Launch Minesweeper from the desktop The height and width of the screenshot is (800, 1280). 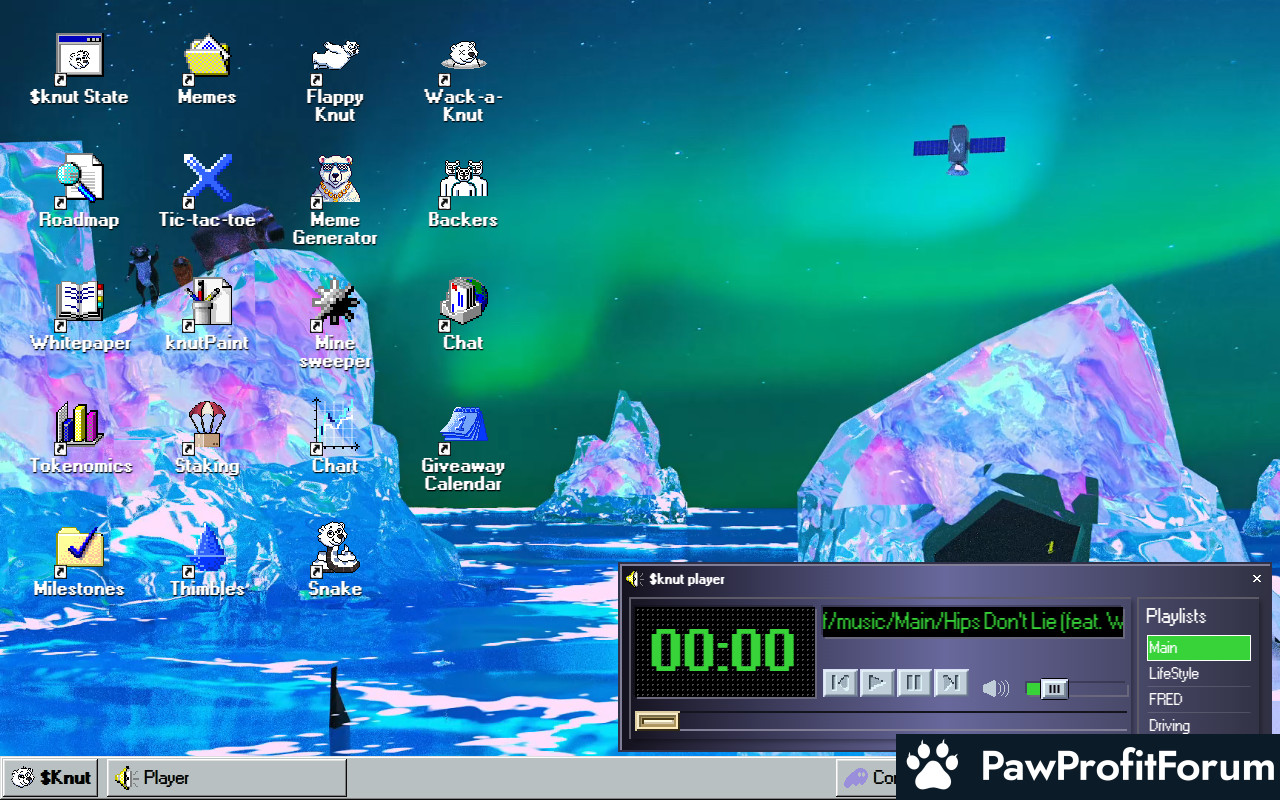[x=335, y=304]
